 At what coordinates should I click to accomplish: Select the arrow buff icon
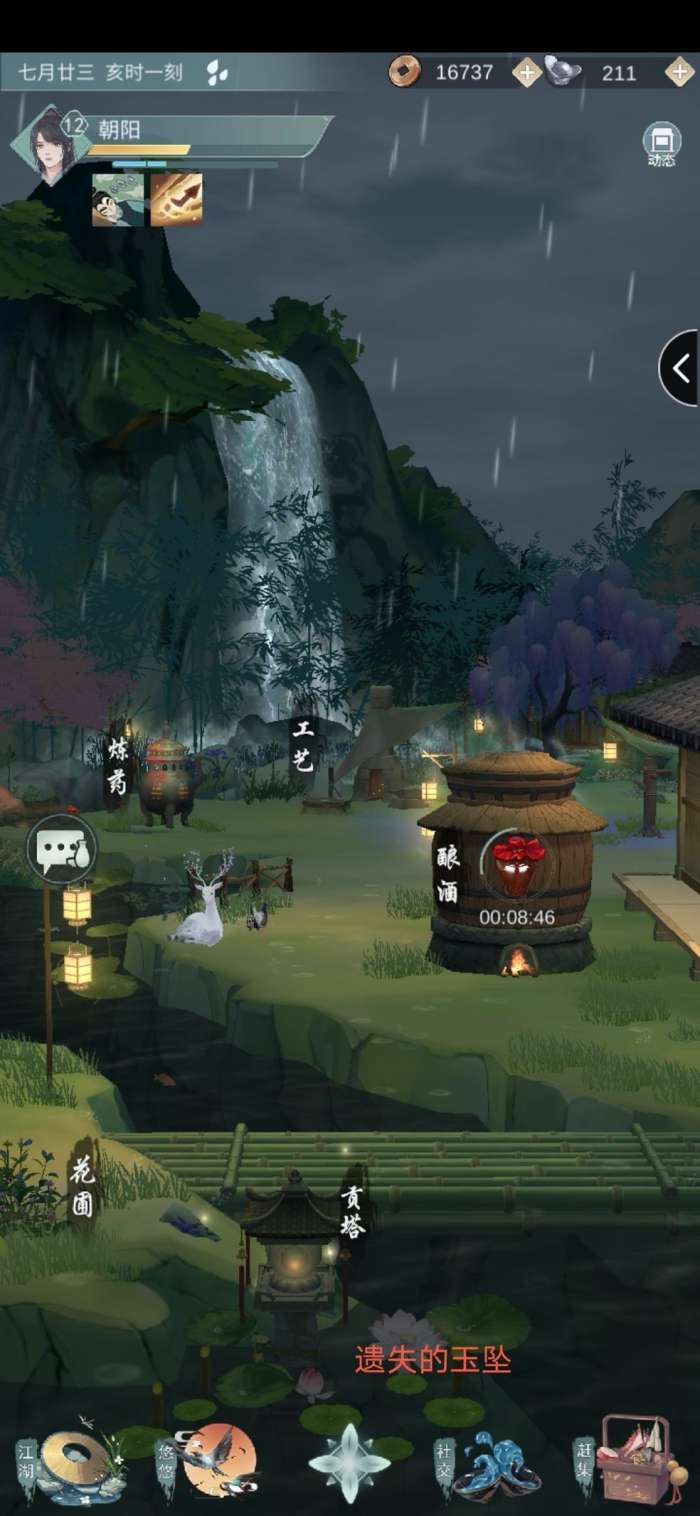177,199
